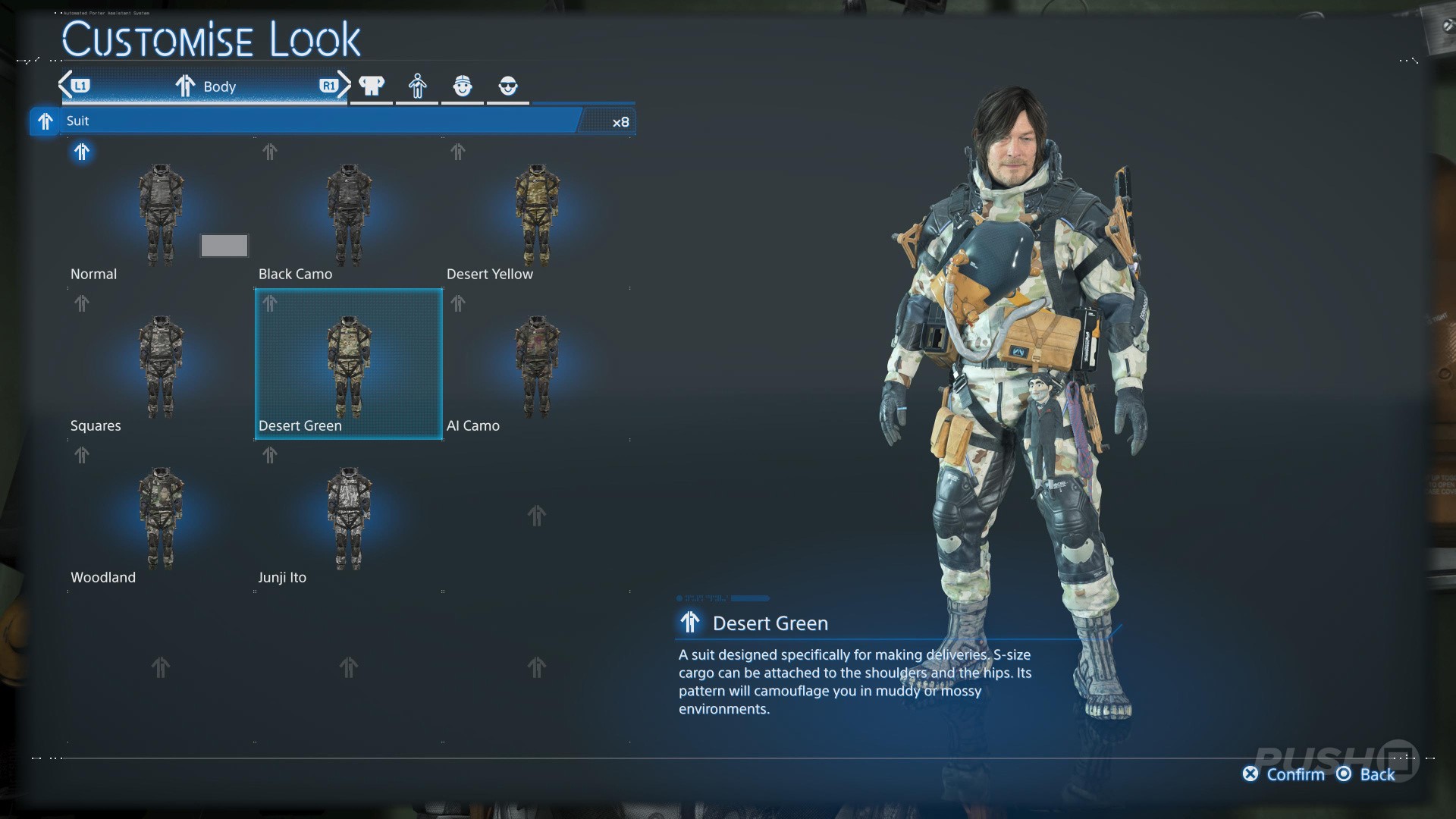This screenshot has width=1456, height=819.
Task: Pick the Woodland suit
Action: (160, 517)
